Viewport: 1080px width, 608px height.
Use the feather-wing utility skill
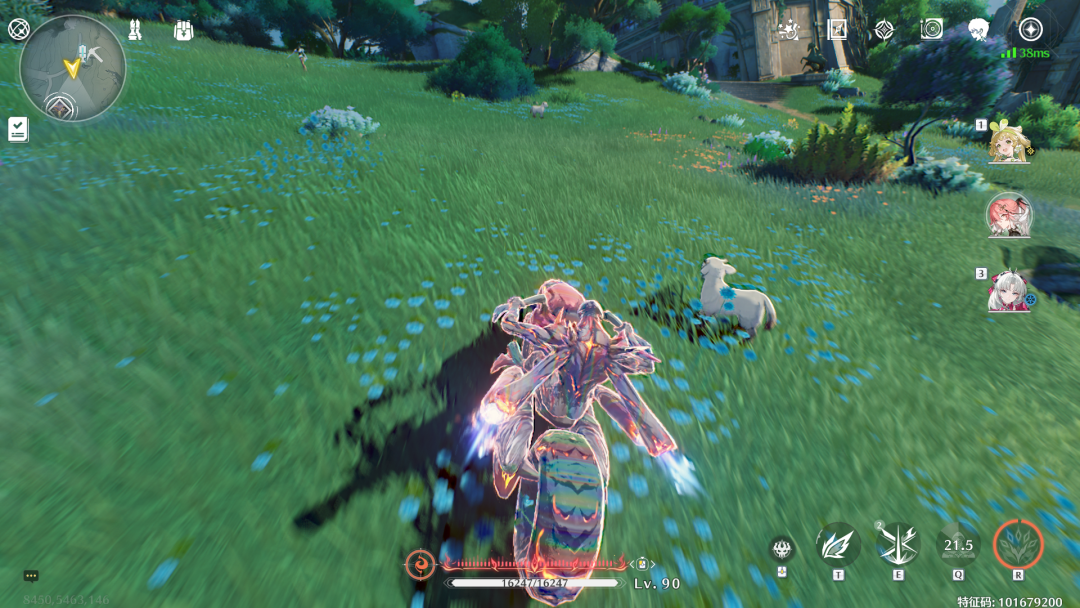click(x=837, y=545)
